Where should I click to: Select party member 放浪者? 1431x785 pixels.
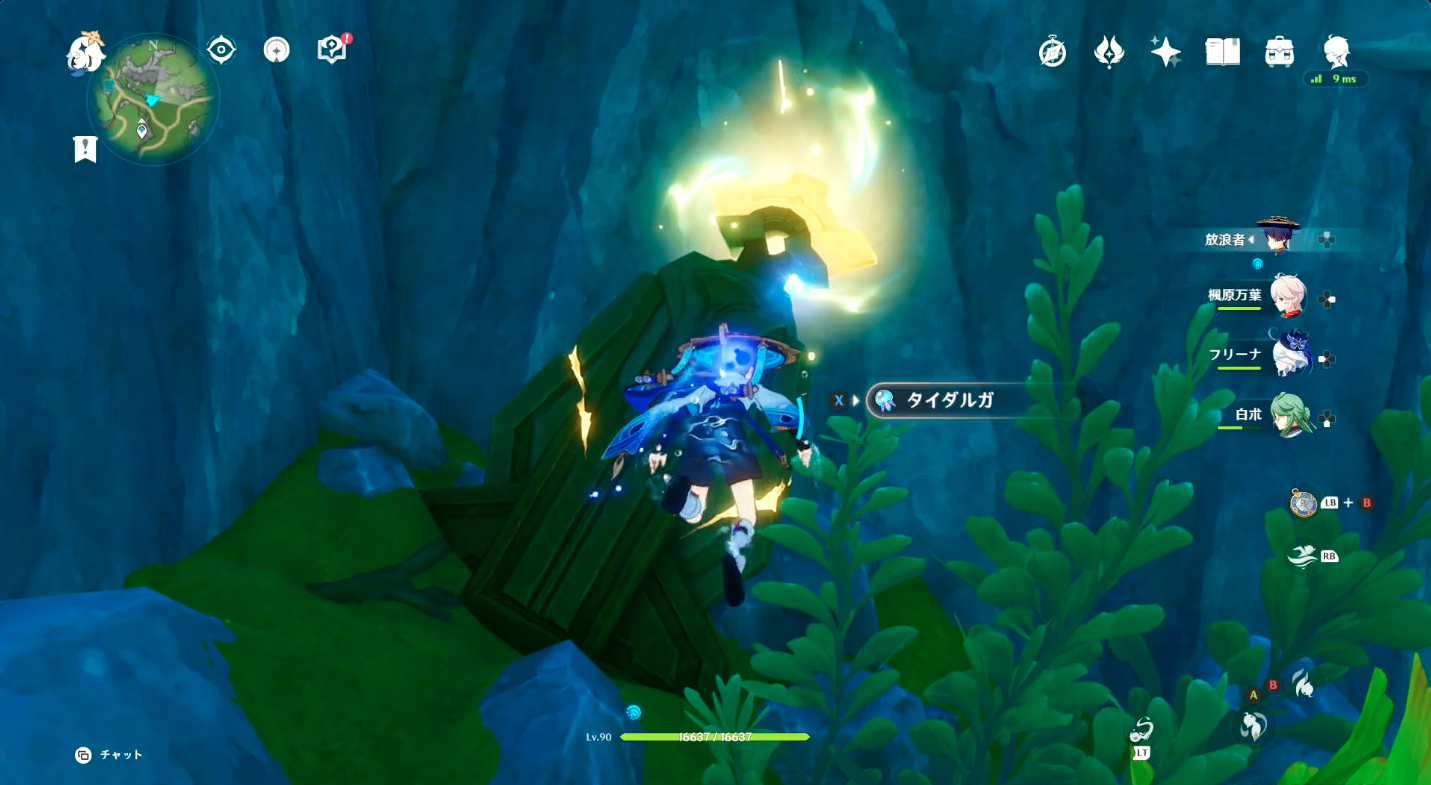pos(1277,238)
